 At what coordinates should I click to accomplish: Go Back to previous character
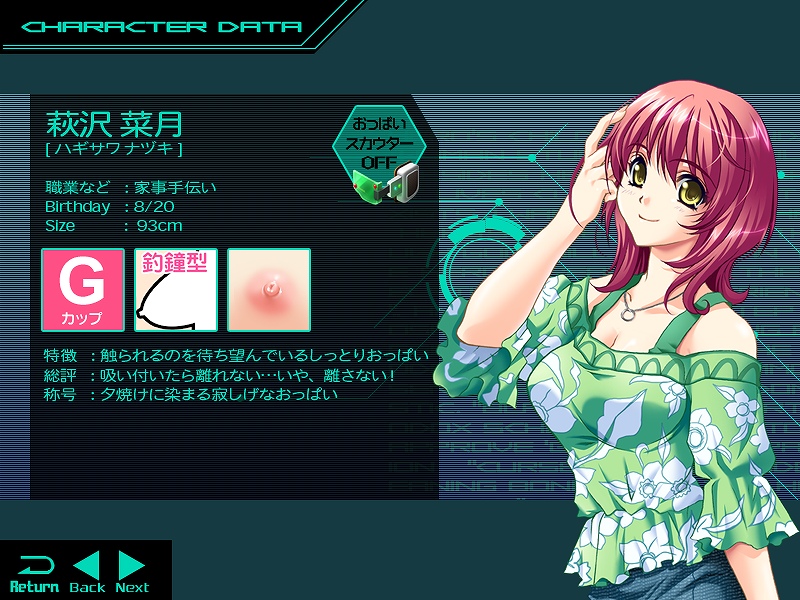pos(88,572)
